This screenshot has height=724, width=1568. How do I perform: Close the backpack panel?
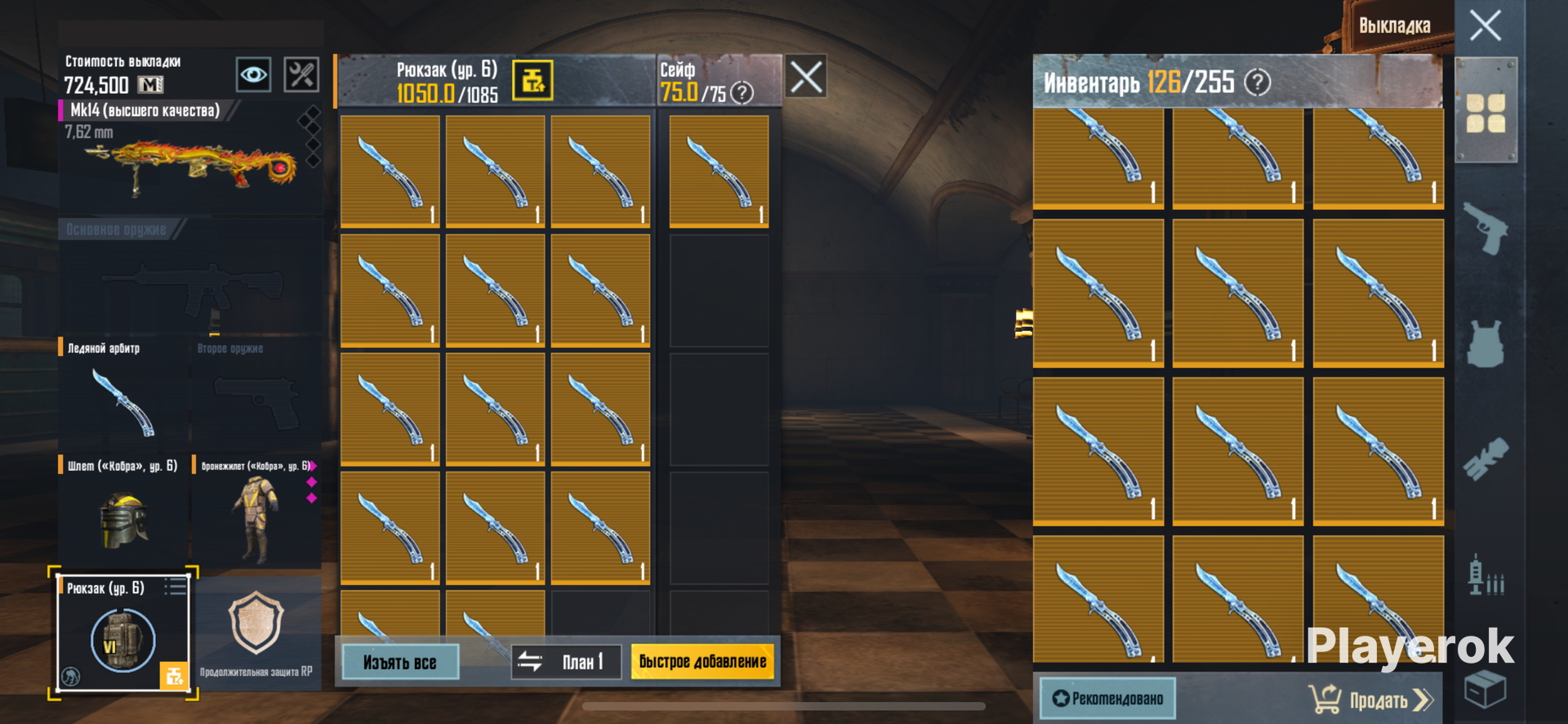(x=806, y=77)
